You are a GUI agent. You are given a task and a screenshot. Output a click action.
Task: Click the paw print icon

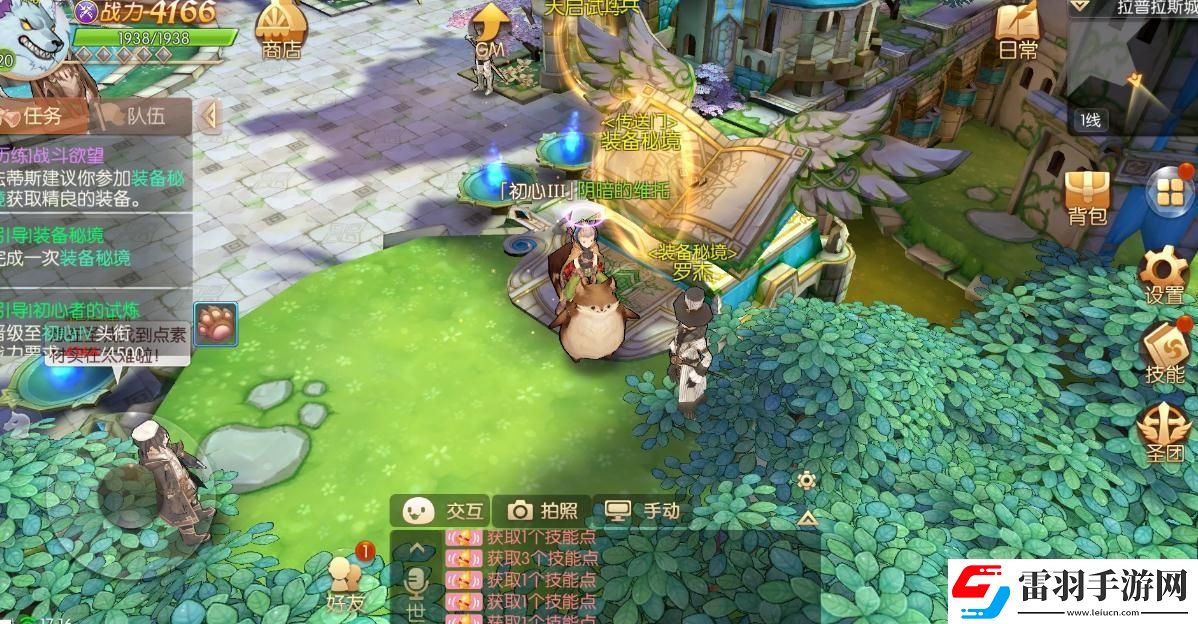(x=215, y=324)
